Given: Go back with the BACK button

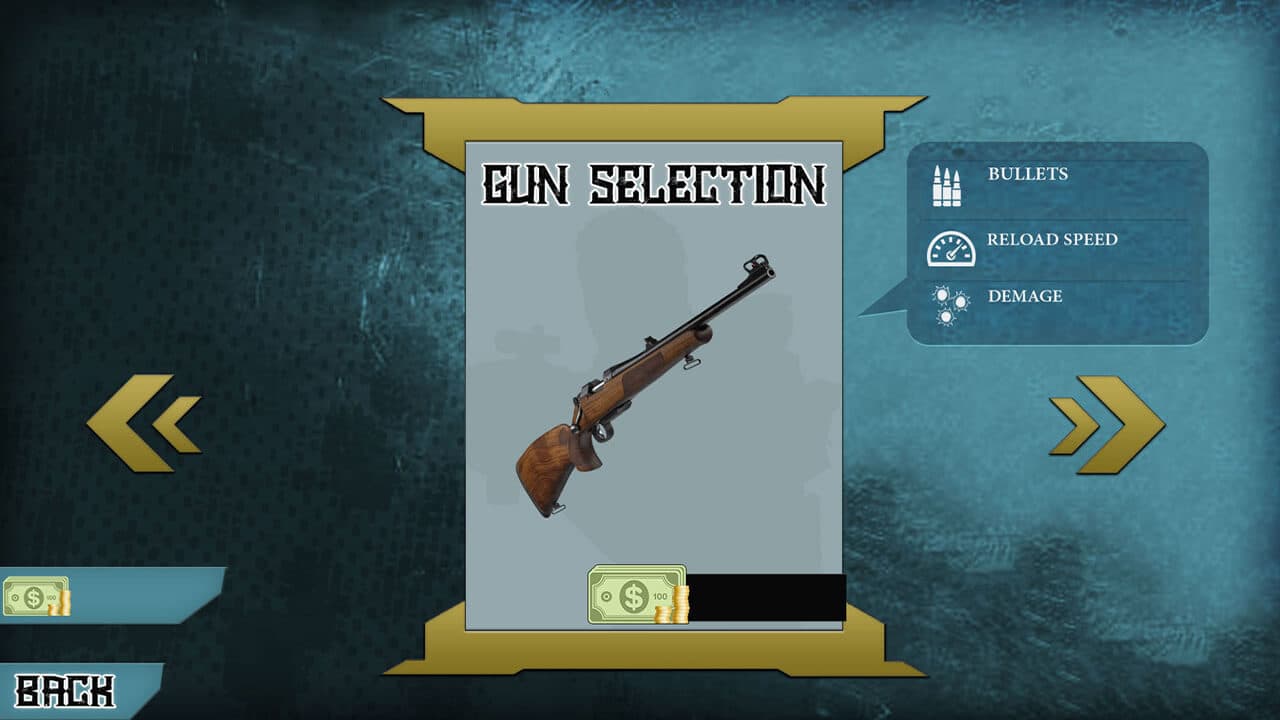Looking at the screenshot, I should click(x=66, y=691).
